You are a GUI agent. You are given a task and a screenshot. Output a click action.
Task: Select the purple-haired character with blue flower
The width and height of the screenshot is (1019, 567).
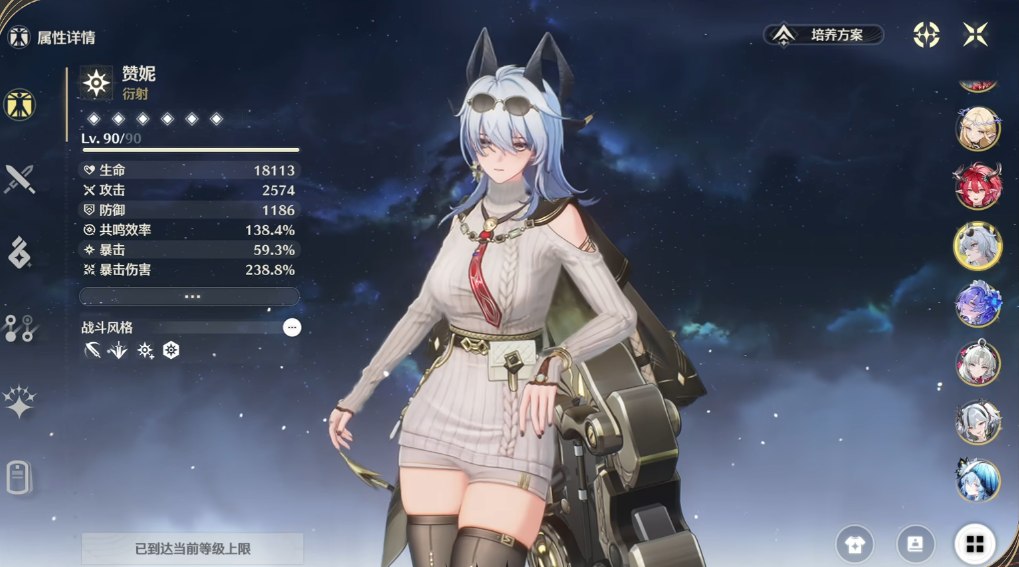[977, 304]
